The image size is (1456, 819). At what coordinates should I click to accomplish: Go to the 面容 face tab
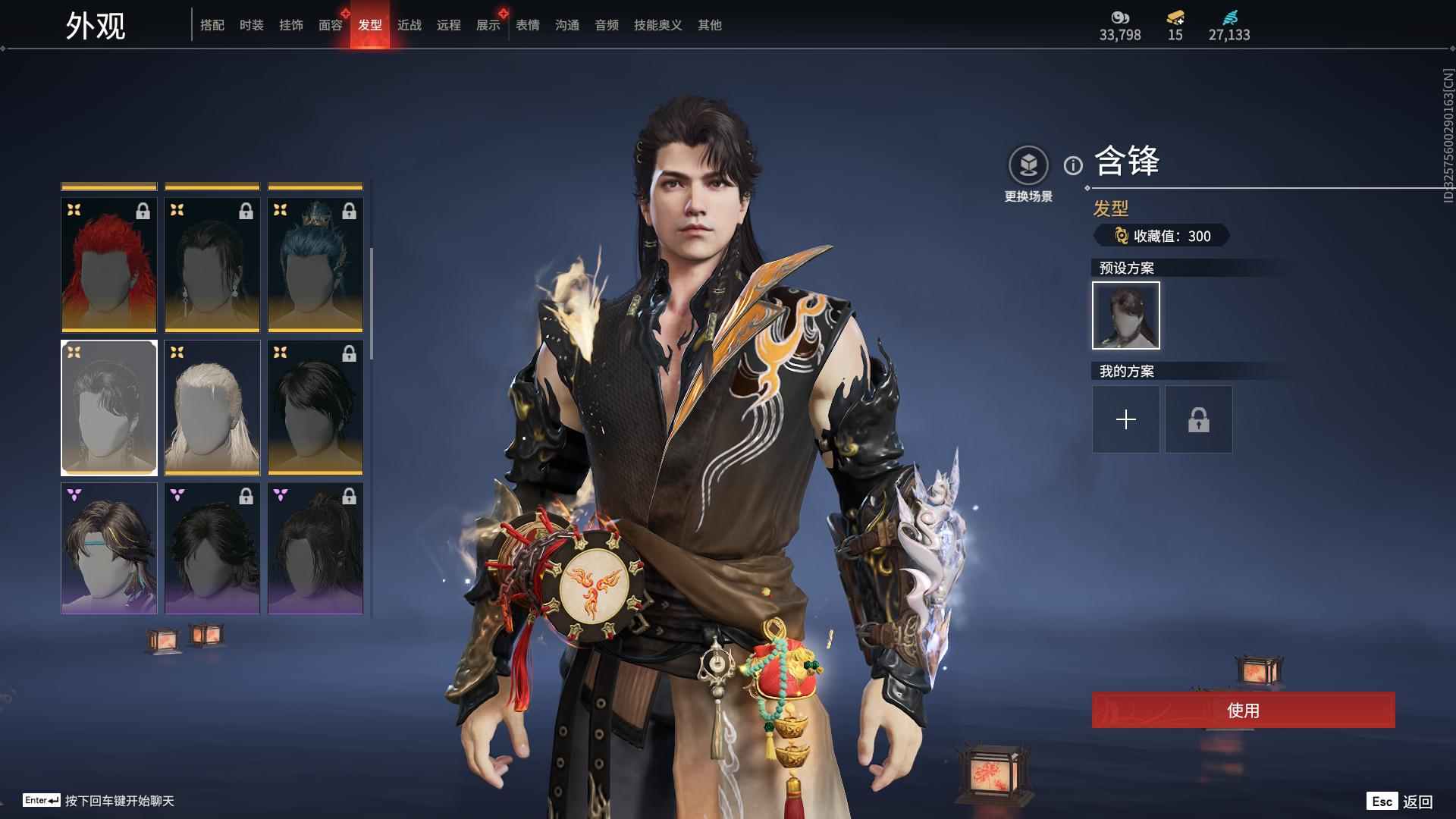[331, 25]
